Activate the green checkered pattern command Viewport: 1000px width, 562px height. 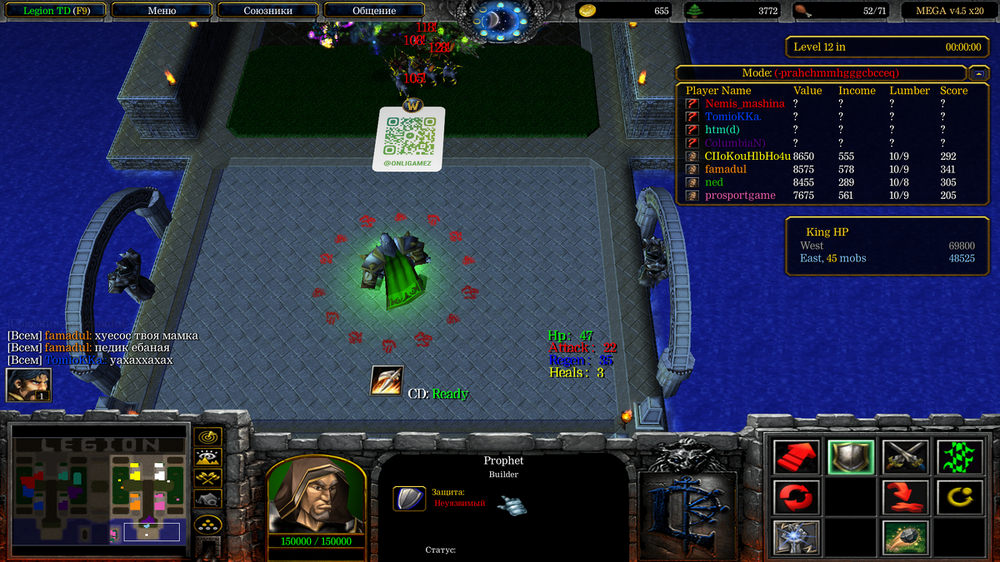pos(959,457)
